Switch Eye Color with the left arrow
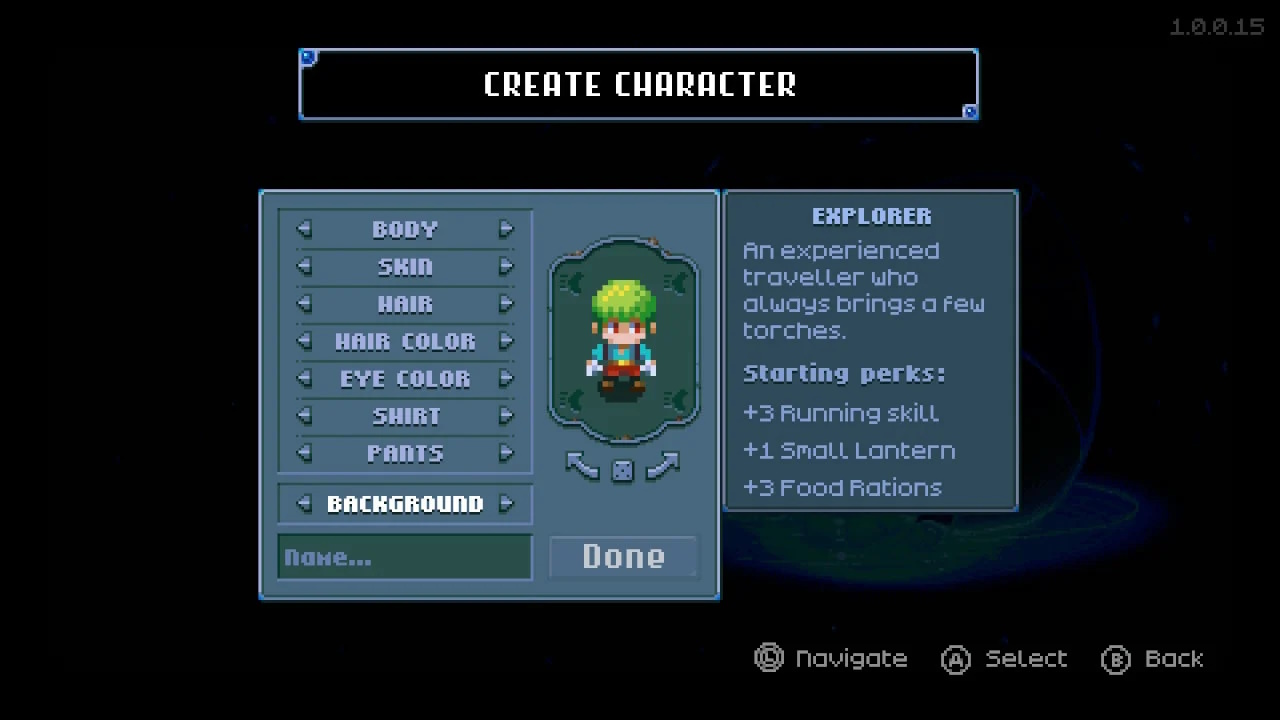 (304, 378)
